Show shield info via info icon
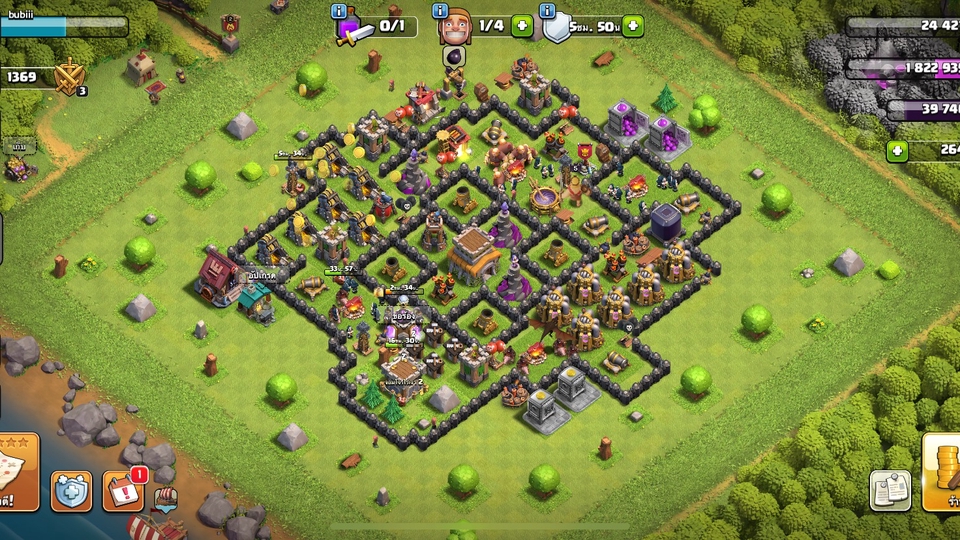This screenshot has width=960, height=540. pyautogui.click(x=547, y=11)
